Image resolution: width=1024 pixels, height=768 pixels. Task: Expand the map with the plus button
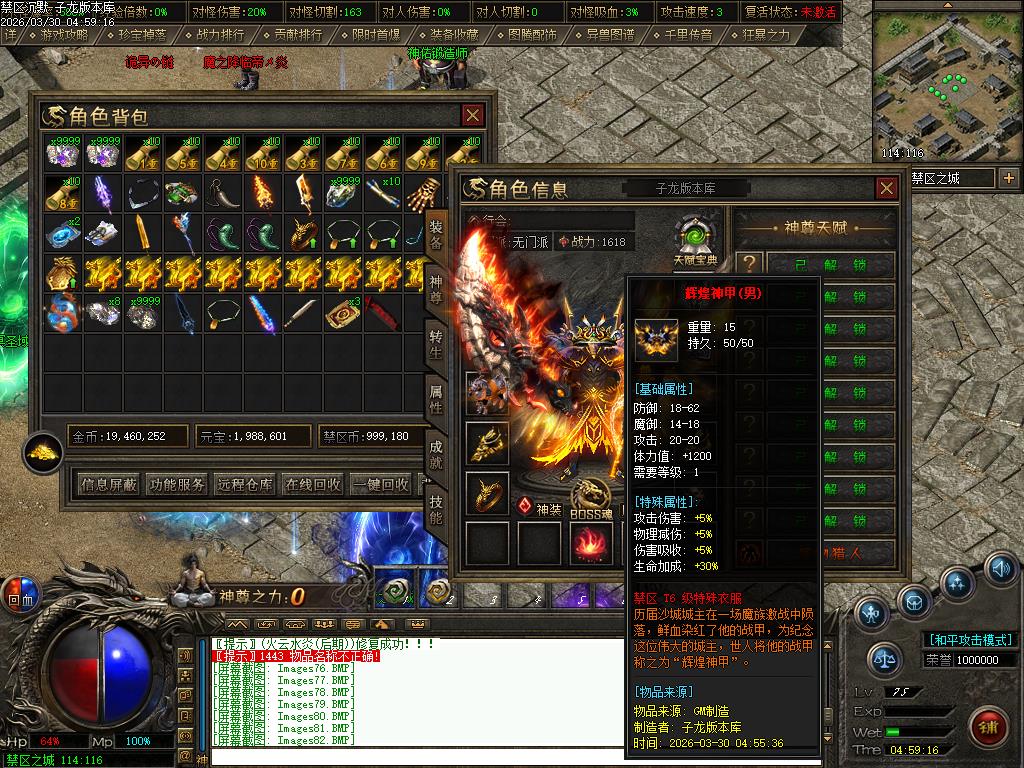point(1008,178)
